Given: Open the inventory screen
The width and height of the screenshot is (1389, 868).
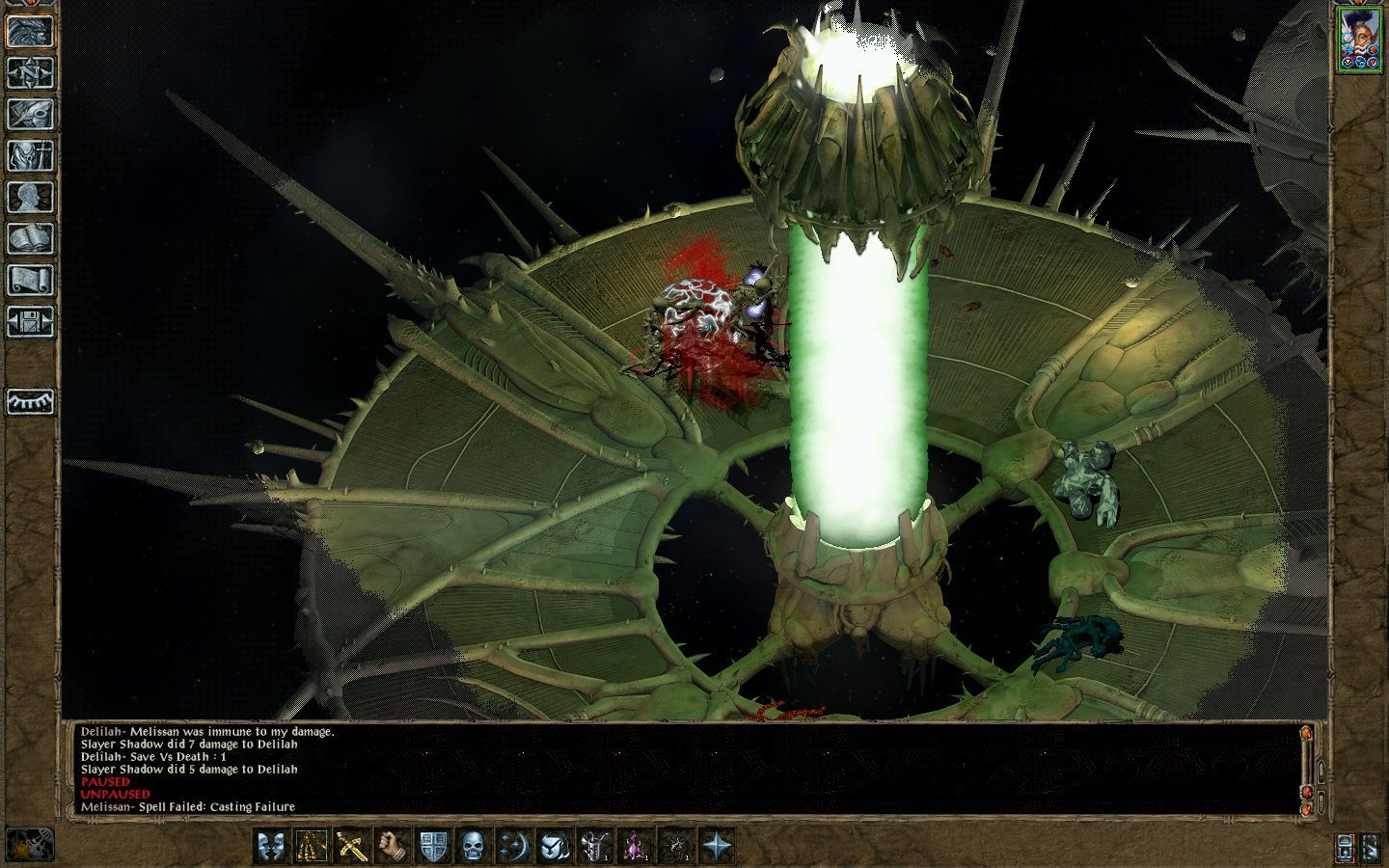Looking at the screenshot, I should pyautogui.click(x=30, y=155).
